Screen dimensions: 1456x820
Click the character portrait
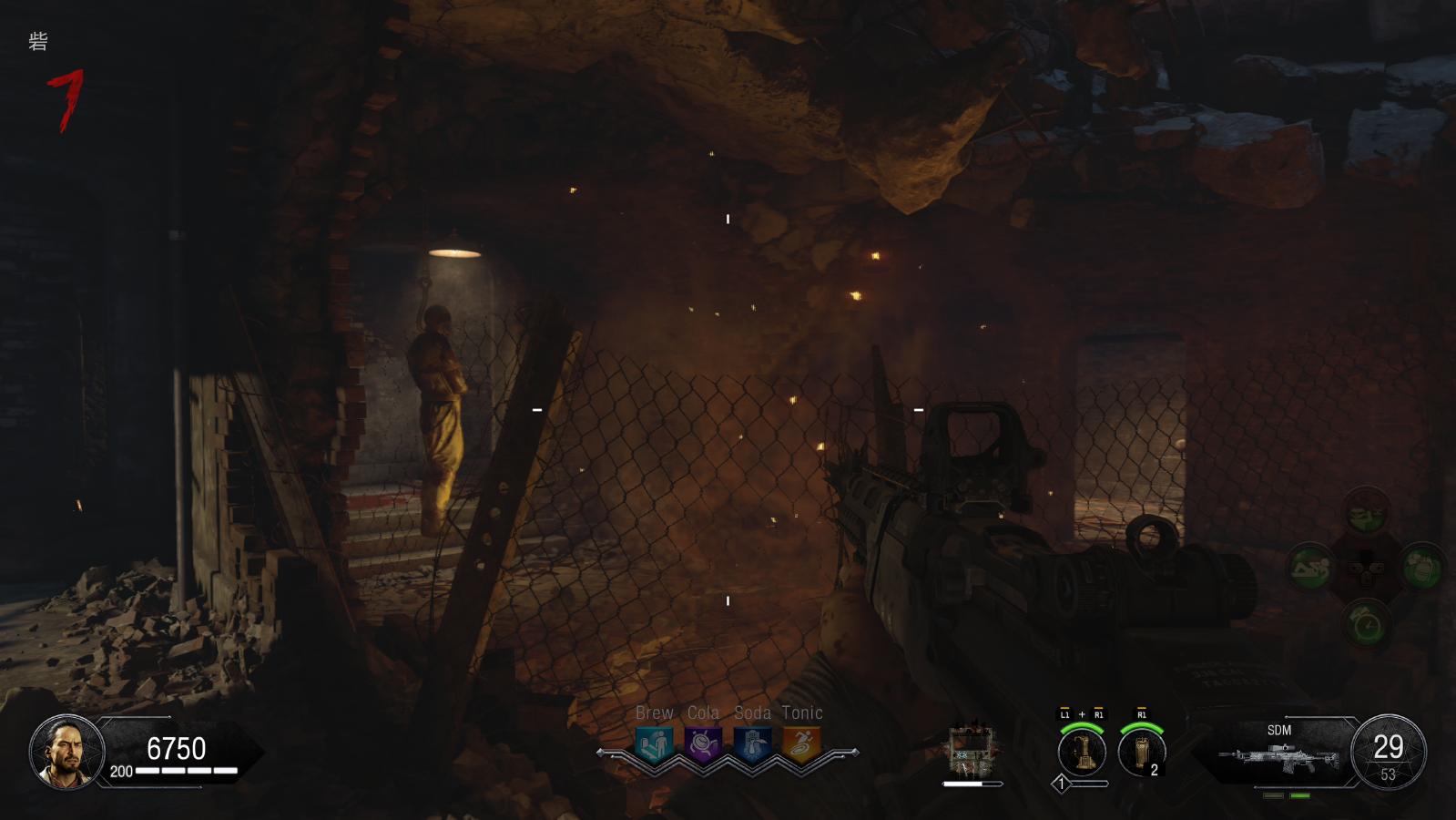[66, 752]
